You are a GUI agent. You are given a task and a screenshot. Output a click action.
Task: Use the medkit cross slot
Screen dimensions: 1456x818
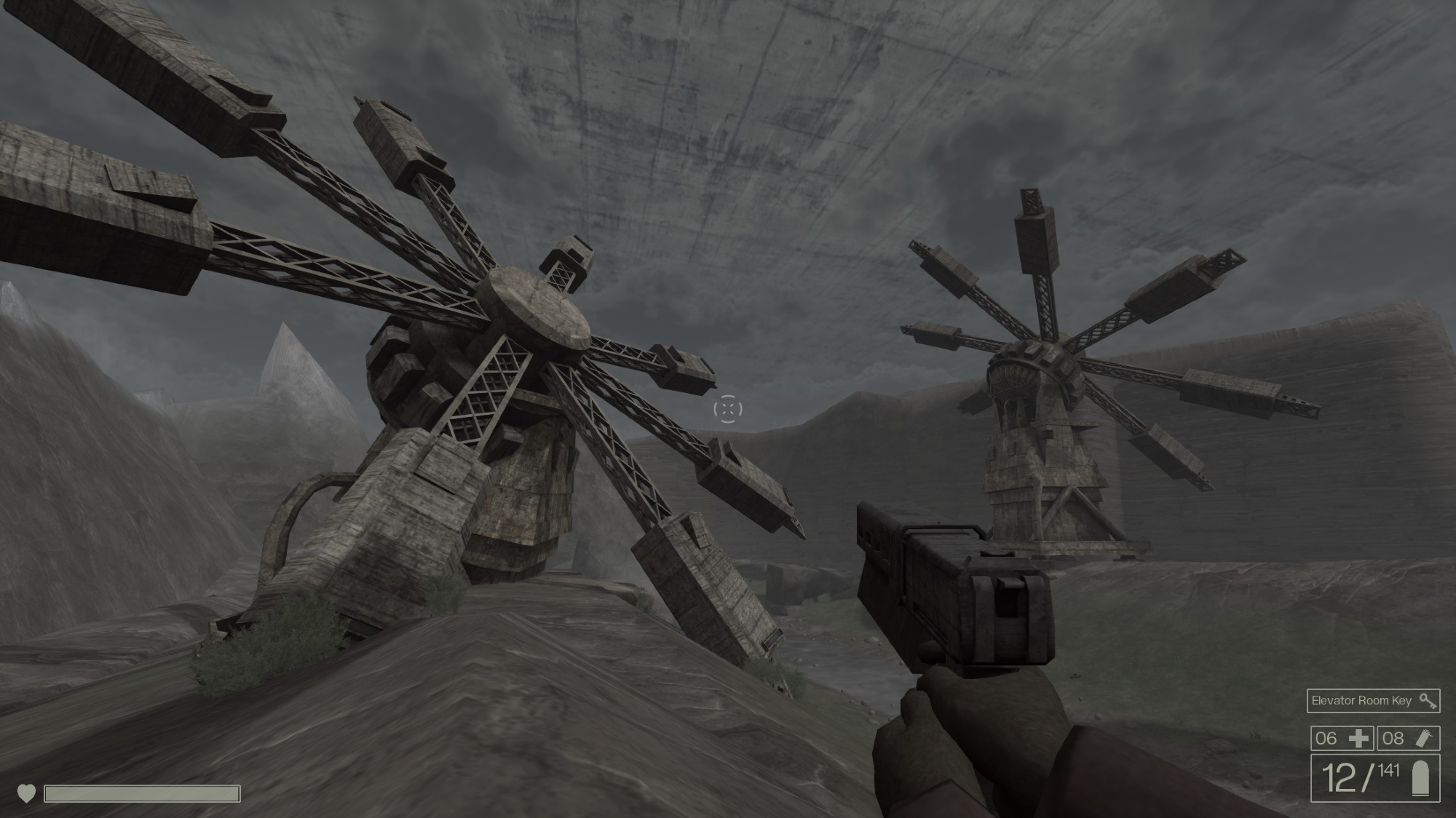[1342, 738]
